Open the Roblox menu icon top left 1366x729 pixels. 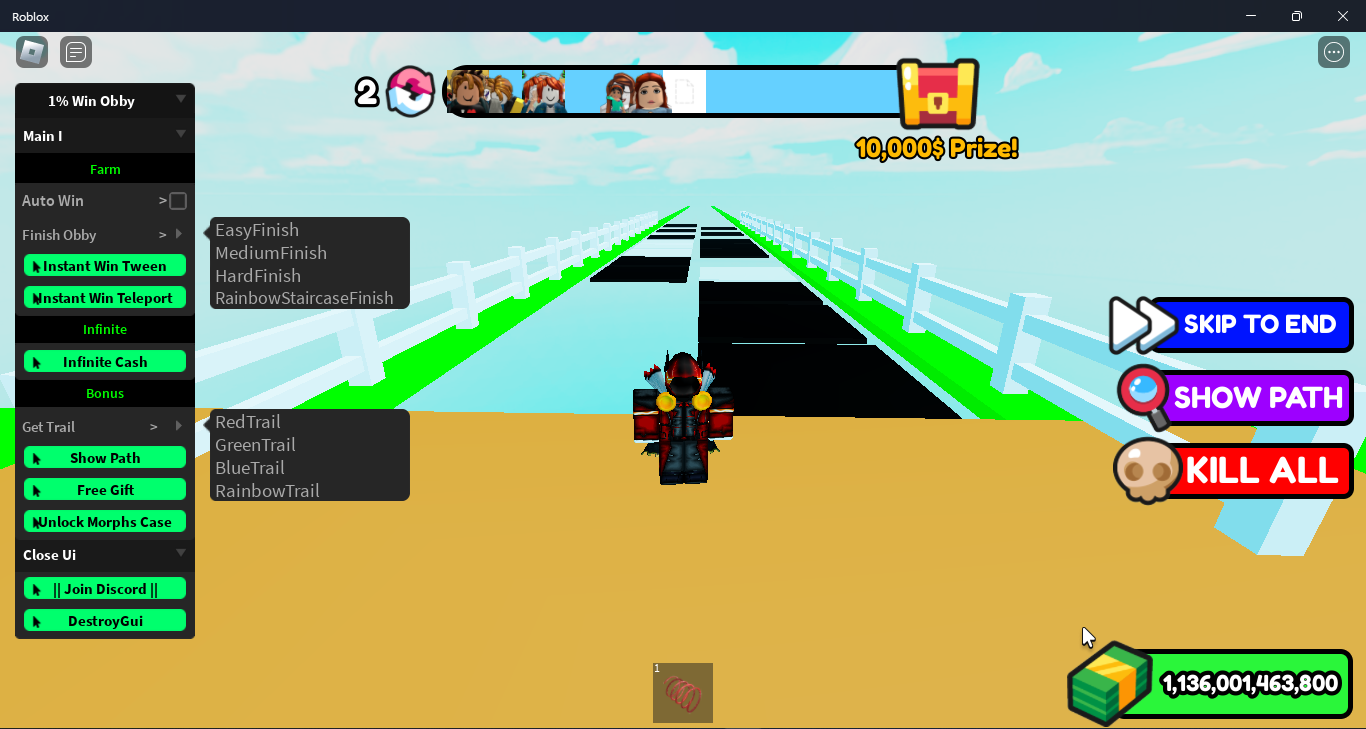pos(31,51)
